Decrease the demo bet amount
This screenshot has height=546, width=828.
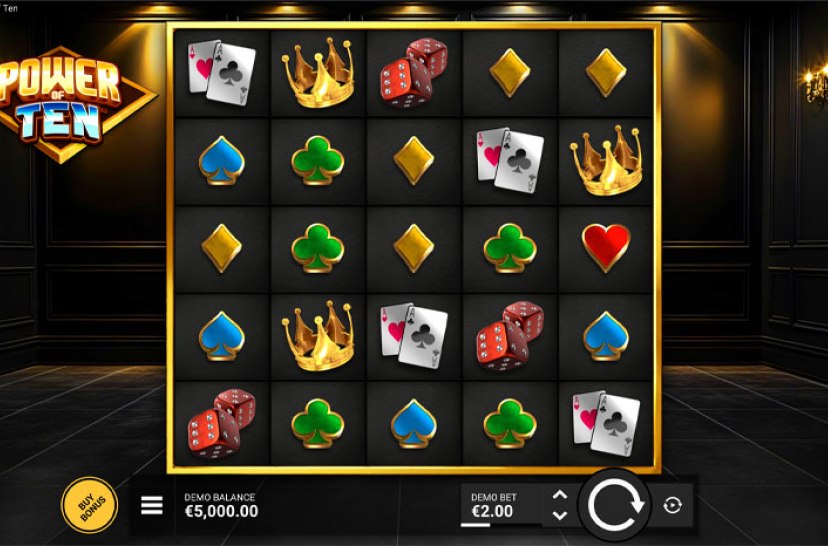[560, 515]
